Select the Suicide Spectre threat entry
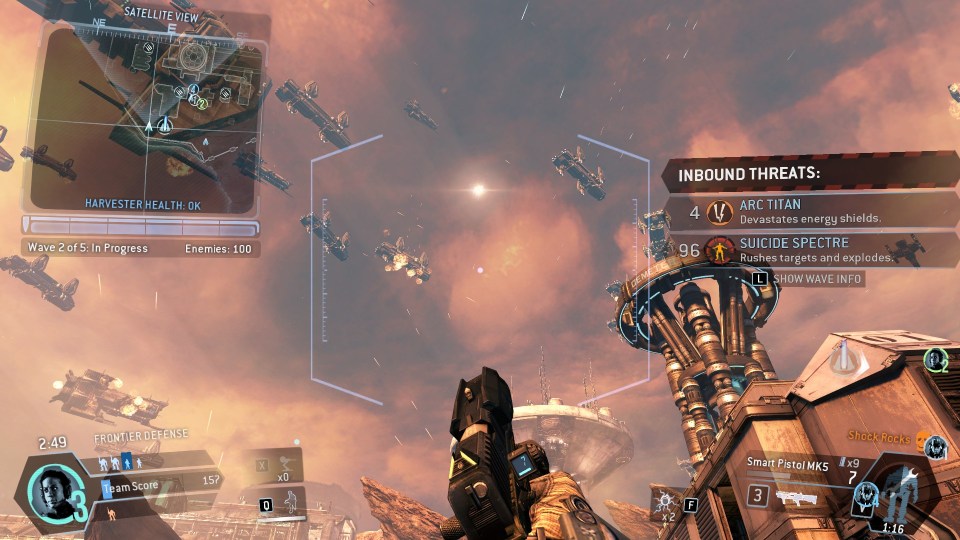 coord(808,249)
